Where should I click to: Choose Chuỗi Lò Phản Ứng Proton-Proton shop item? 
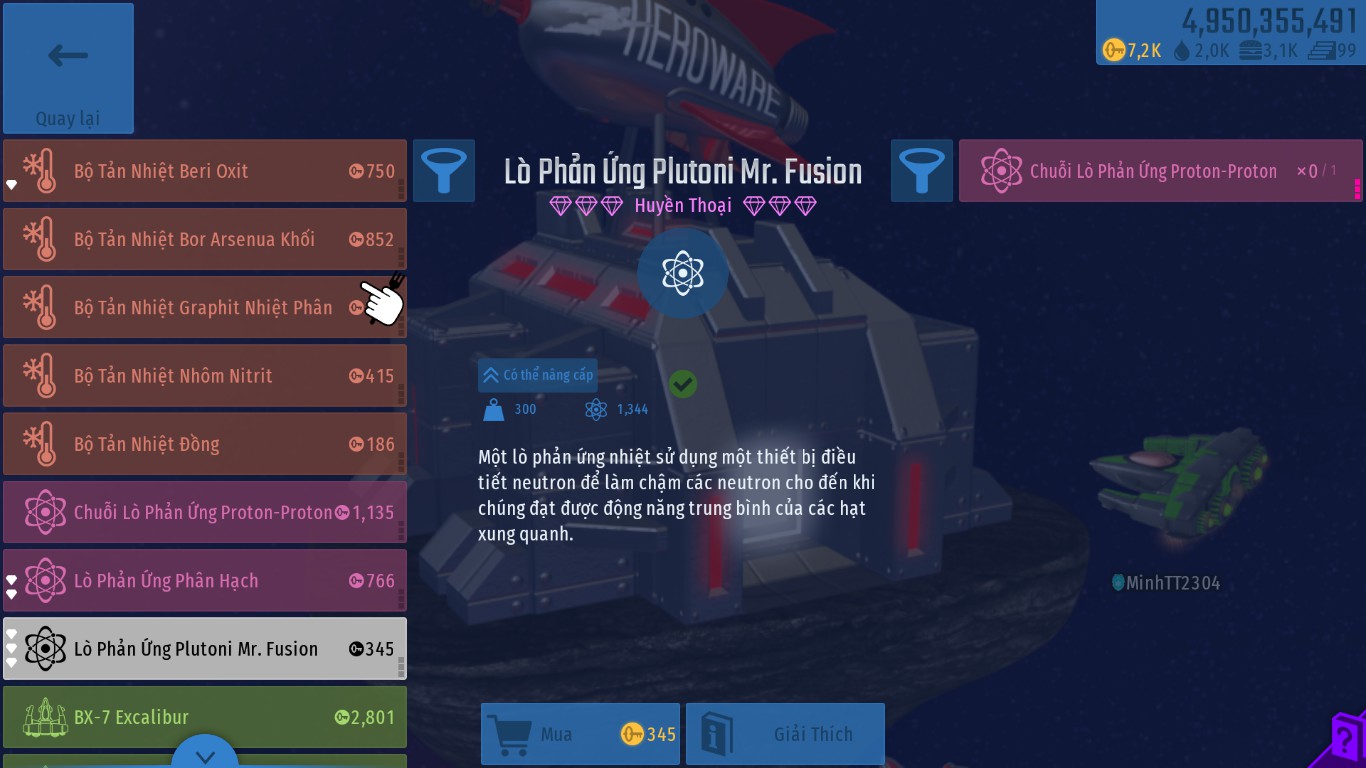(x=204, y=512)
